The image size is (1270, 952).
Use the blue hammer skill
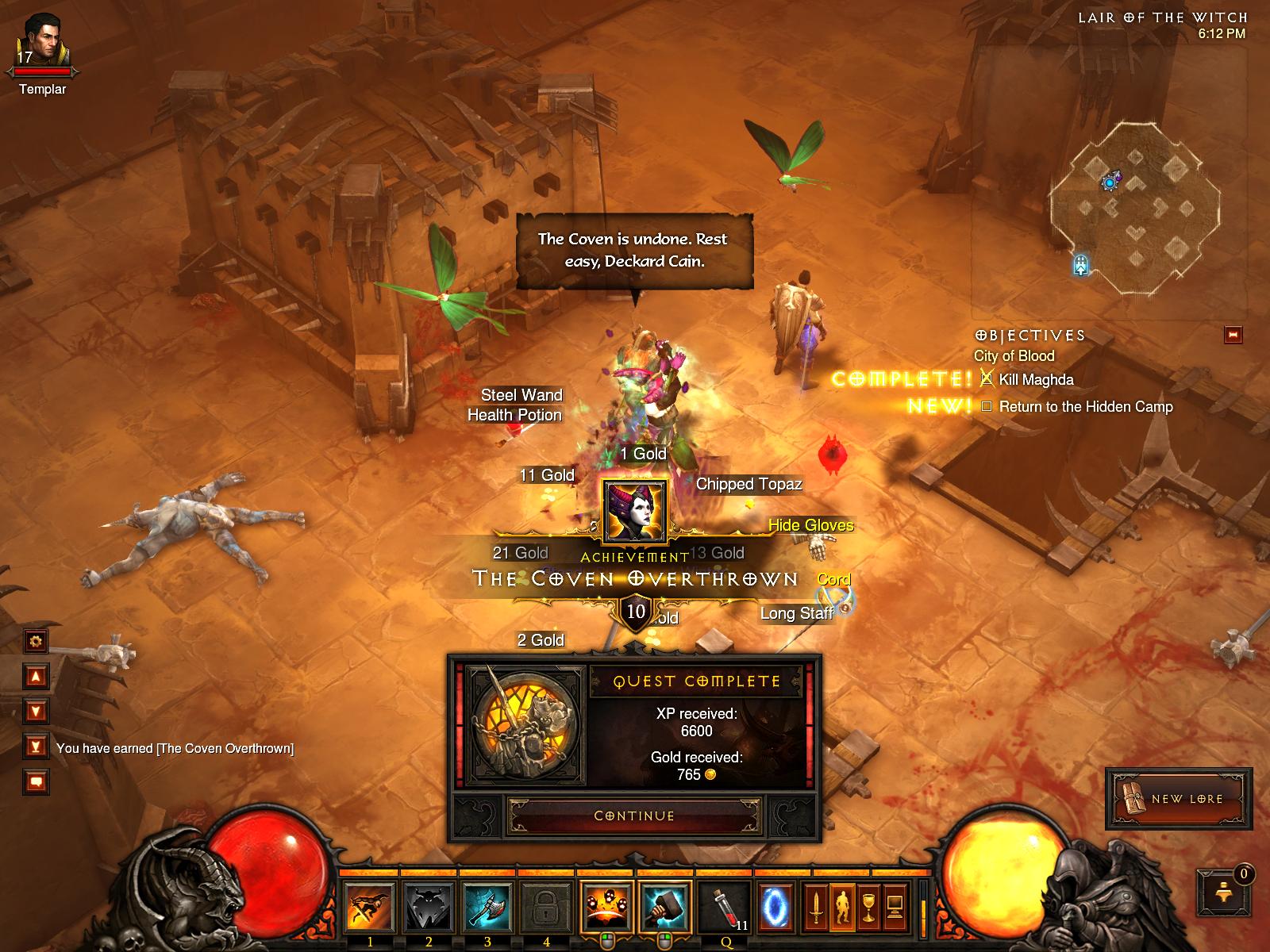coord(665,907)
